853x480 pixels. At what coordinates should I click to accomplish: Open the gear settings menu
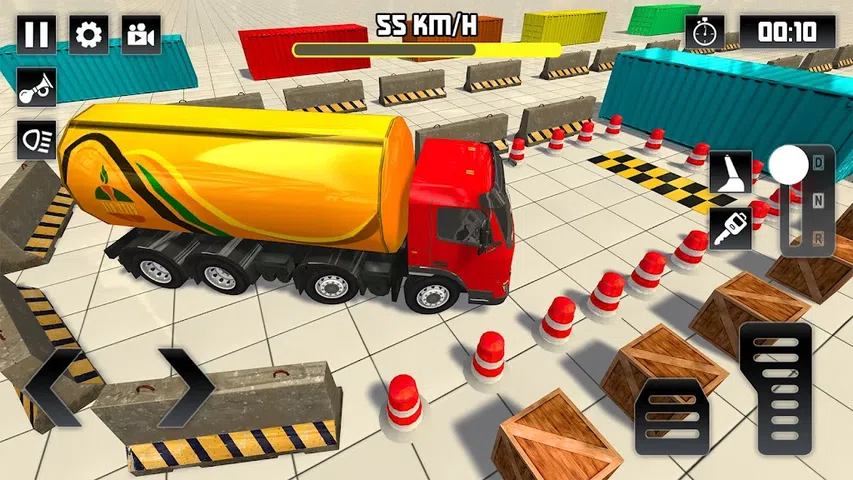[x=89, y=35]
